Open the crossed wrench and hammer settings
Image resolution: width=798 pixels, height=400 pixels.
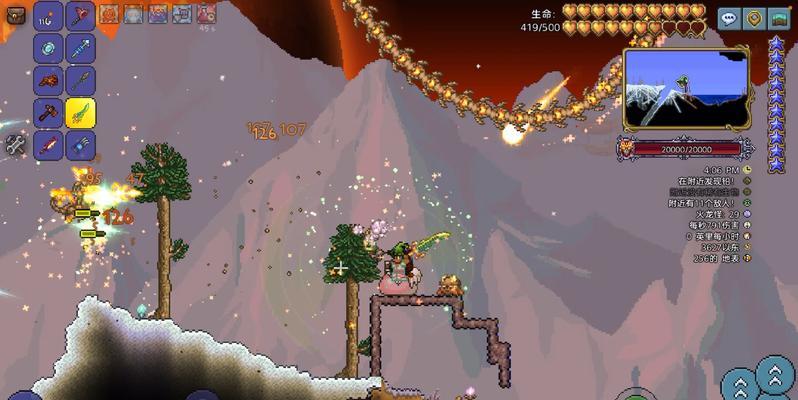point(14,145)
